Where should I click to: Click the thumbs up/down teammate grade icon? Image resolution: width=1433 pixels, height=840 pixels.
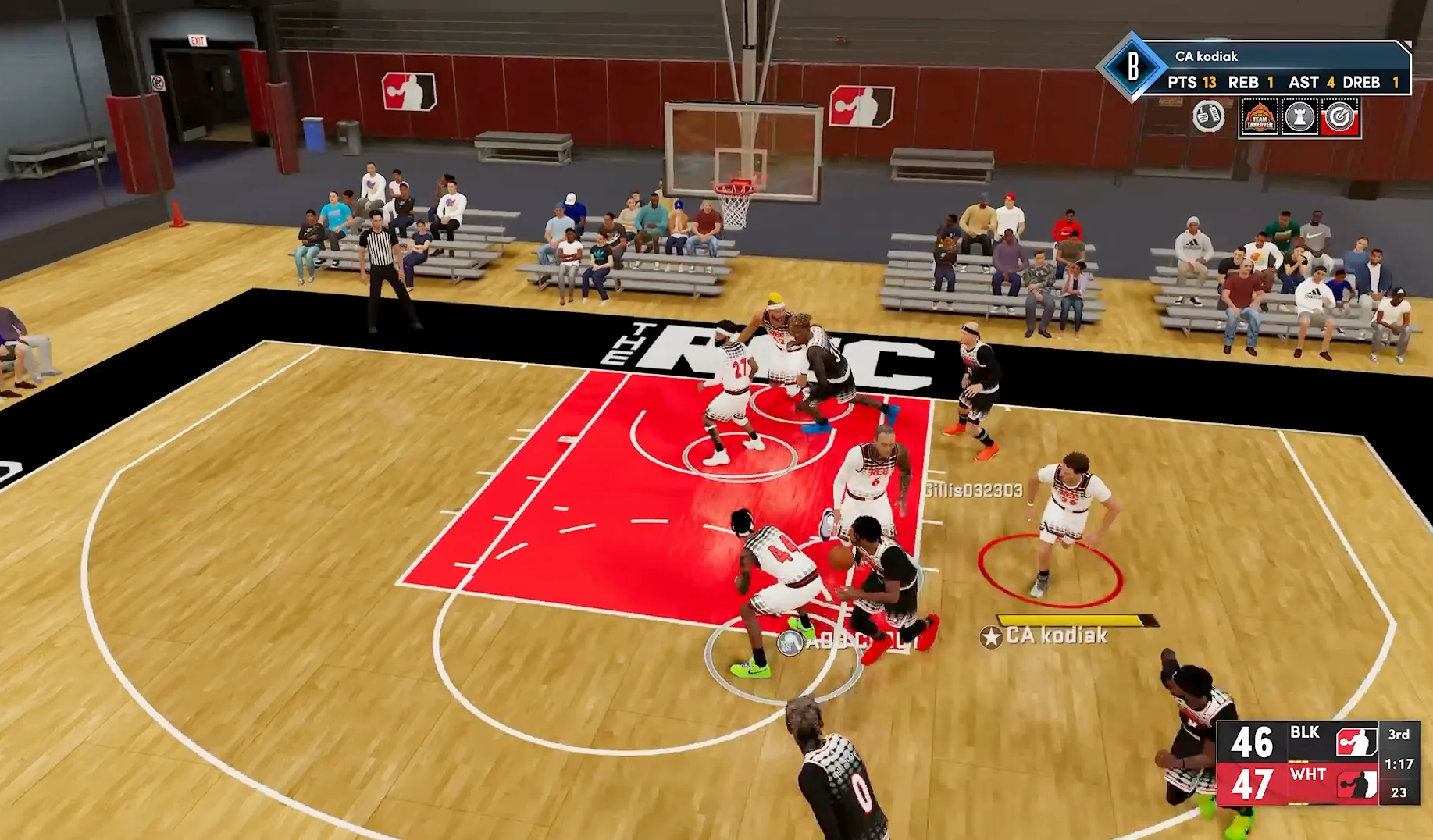click(x=1207, y=116)
